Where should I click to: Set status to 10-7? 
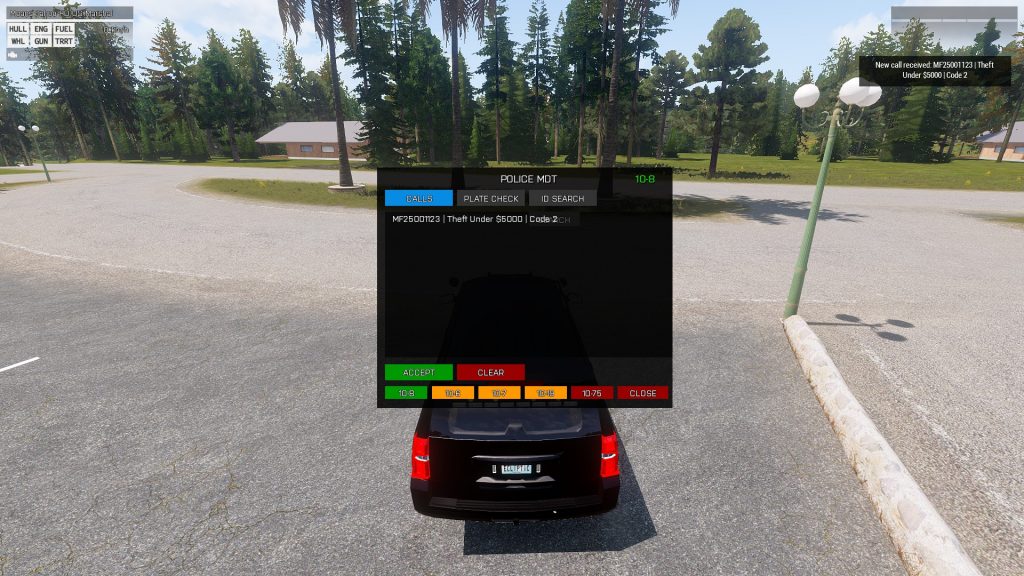pos(498,393)
